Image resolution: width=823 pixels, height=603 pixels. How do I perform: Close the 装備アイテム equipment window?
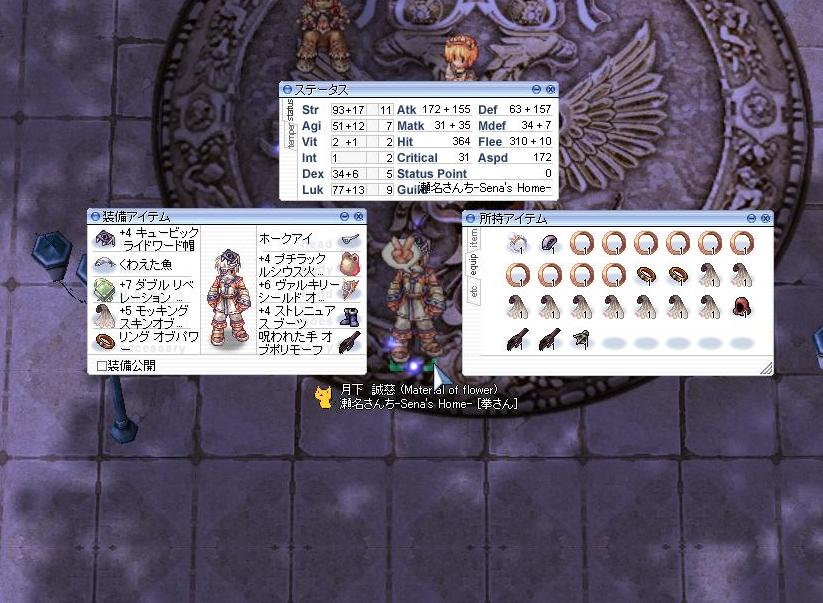coord(359,216)
